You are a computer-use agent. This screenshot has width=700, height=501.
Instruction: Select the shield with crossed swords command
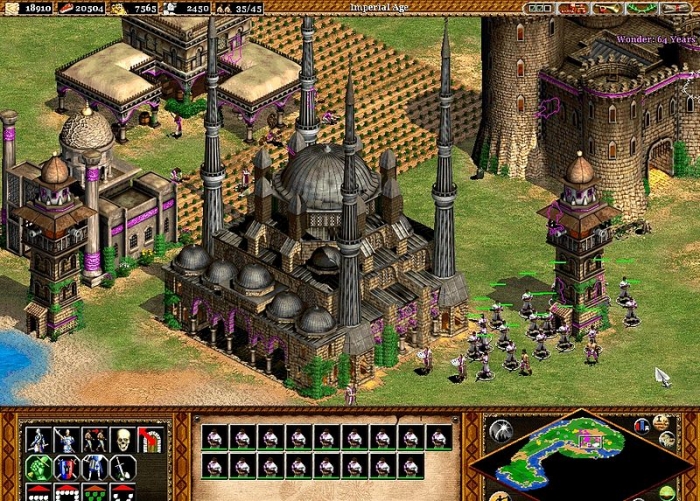tap(67, 467)
